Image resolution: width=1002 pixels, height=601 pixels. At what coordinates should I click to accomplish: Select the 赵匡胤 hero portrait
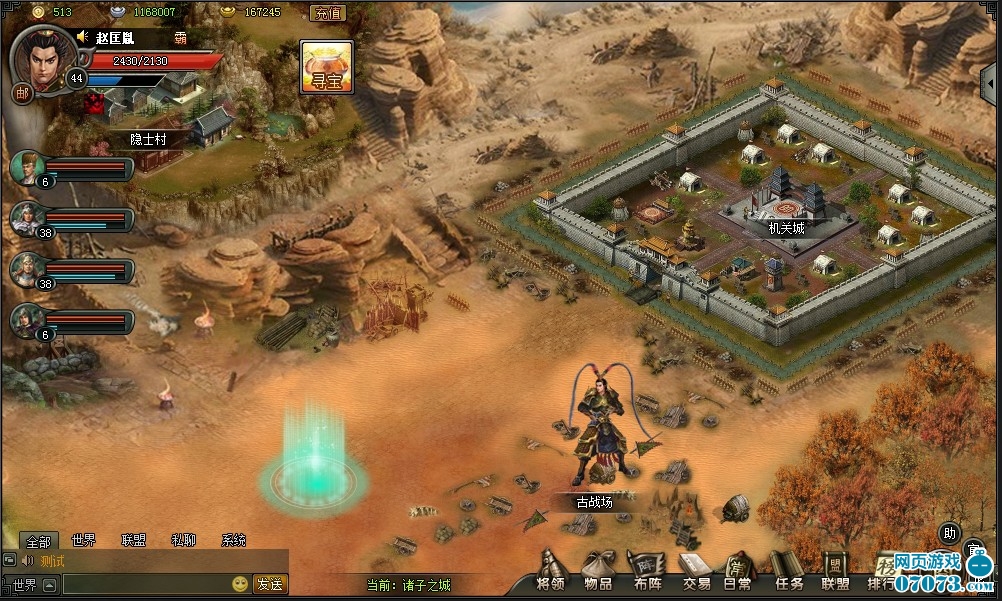pos(41,54)
